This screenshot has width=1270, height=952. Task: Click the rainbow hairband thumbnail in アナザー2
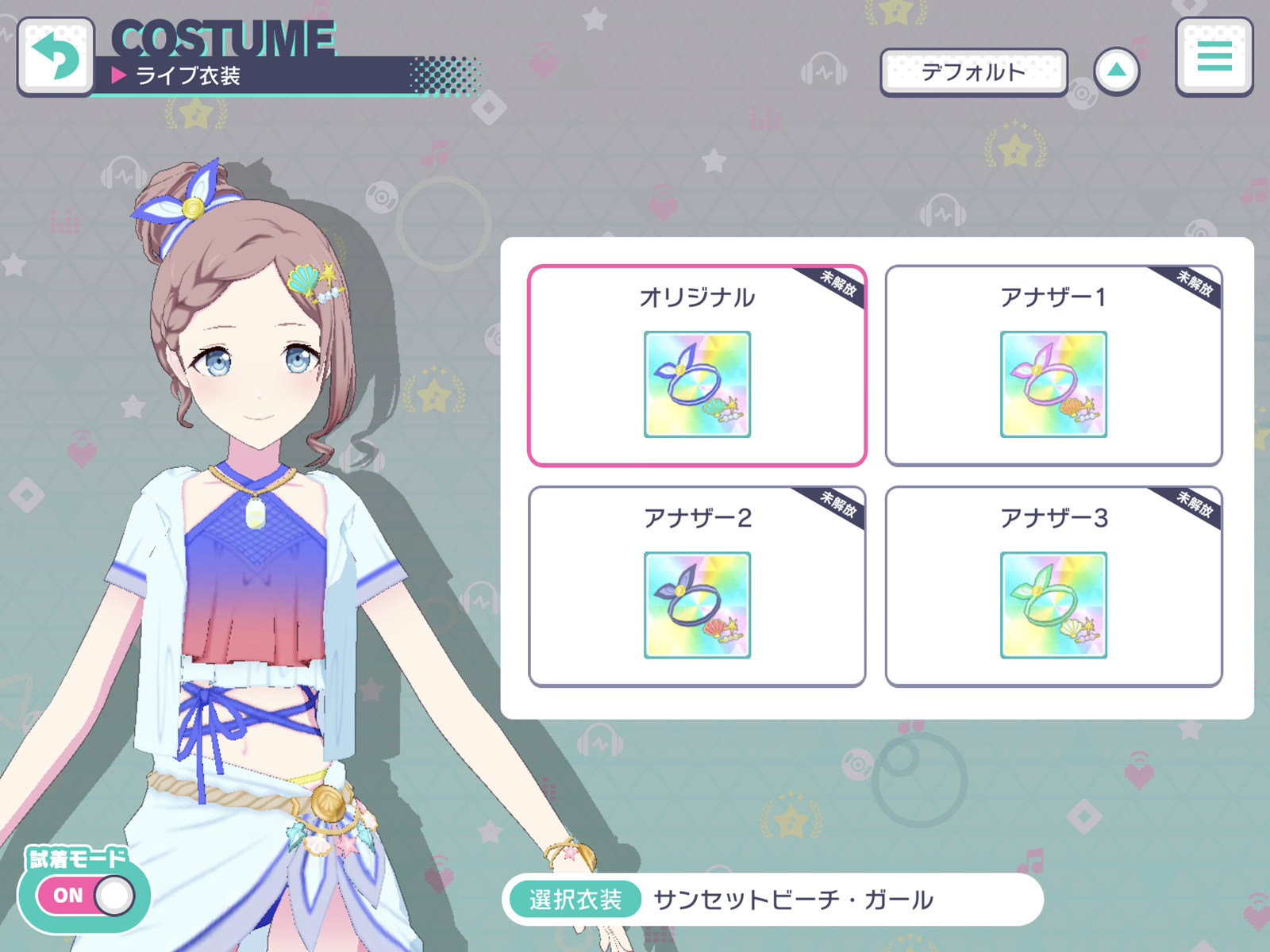pyautogui.click(x=697, y=605)
